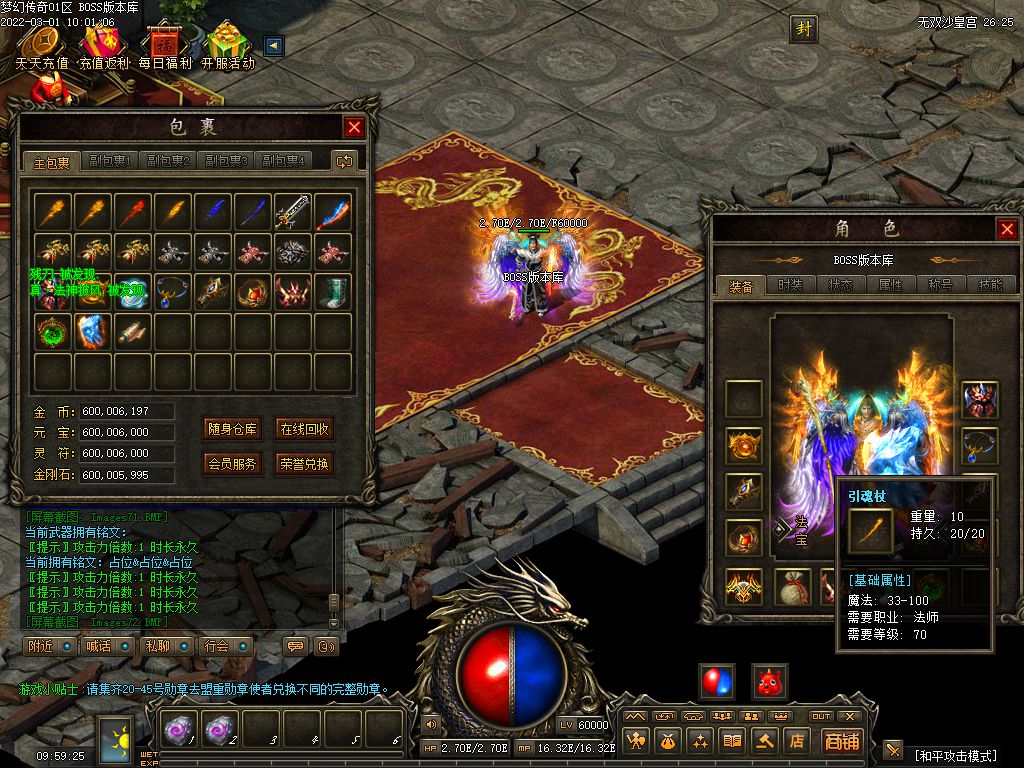Open the 副包裹3 bag tab

point(226,161)
